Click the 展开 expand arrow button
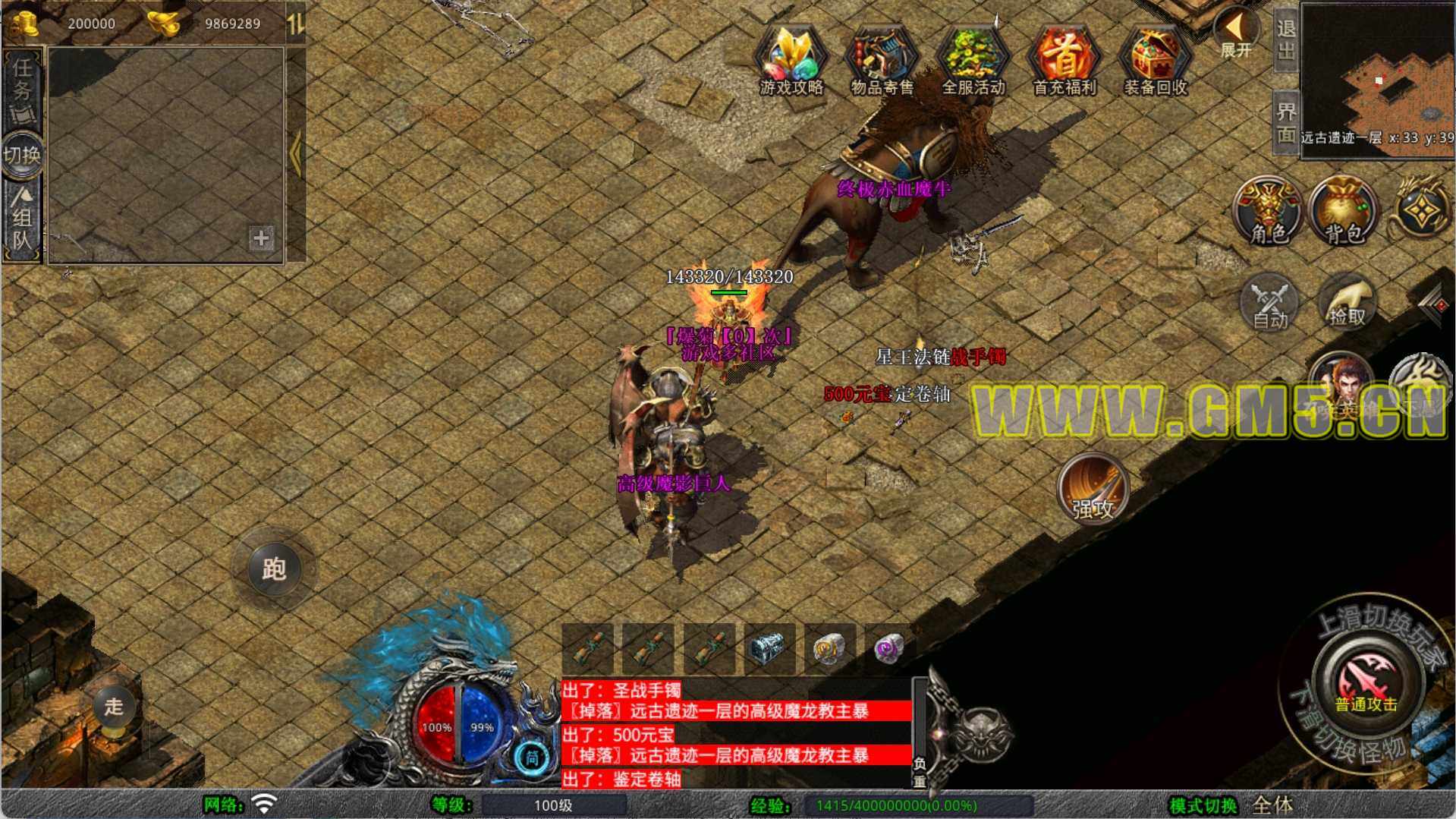 (x=1235, y=34)
